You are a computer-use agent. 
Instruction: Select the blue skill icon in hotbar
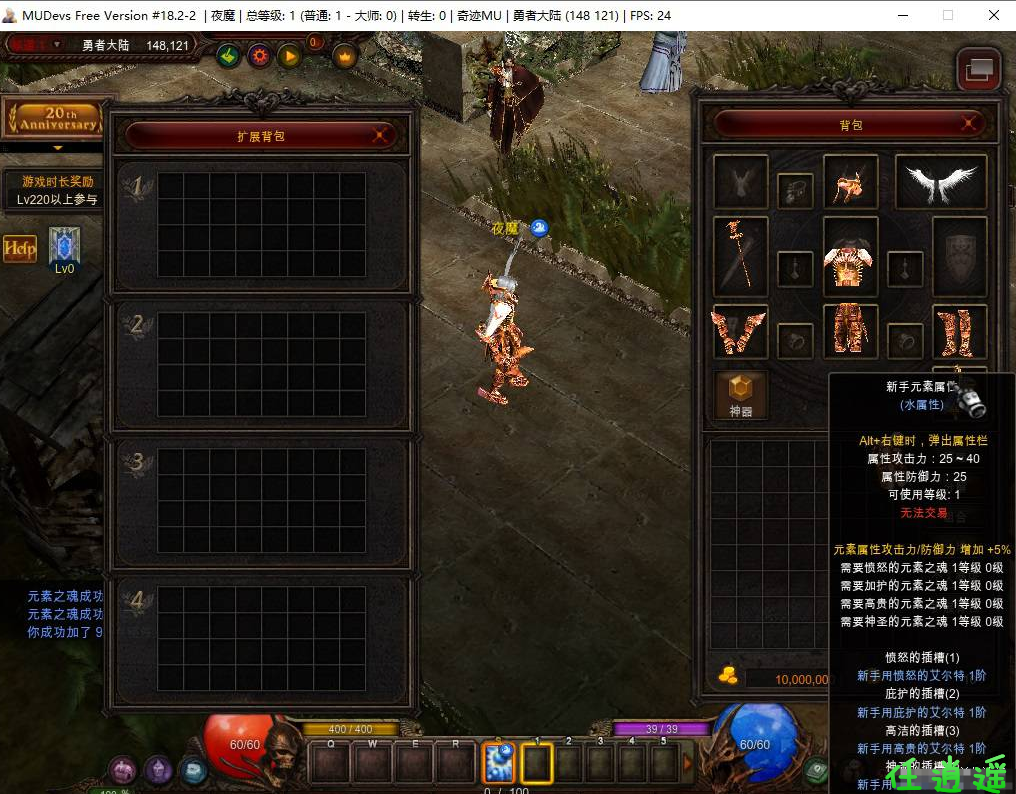[498, 763]
